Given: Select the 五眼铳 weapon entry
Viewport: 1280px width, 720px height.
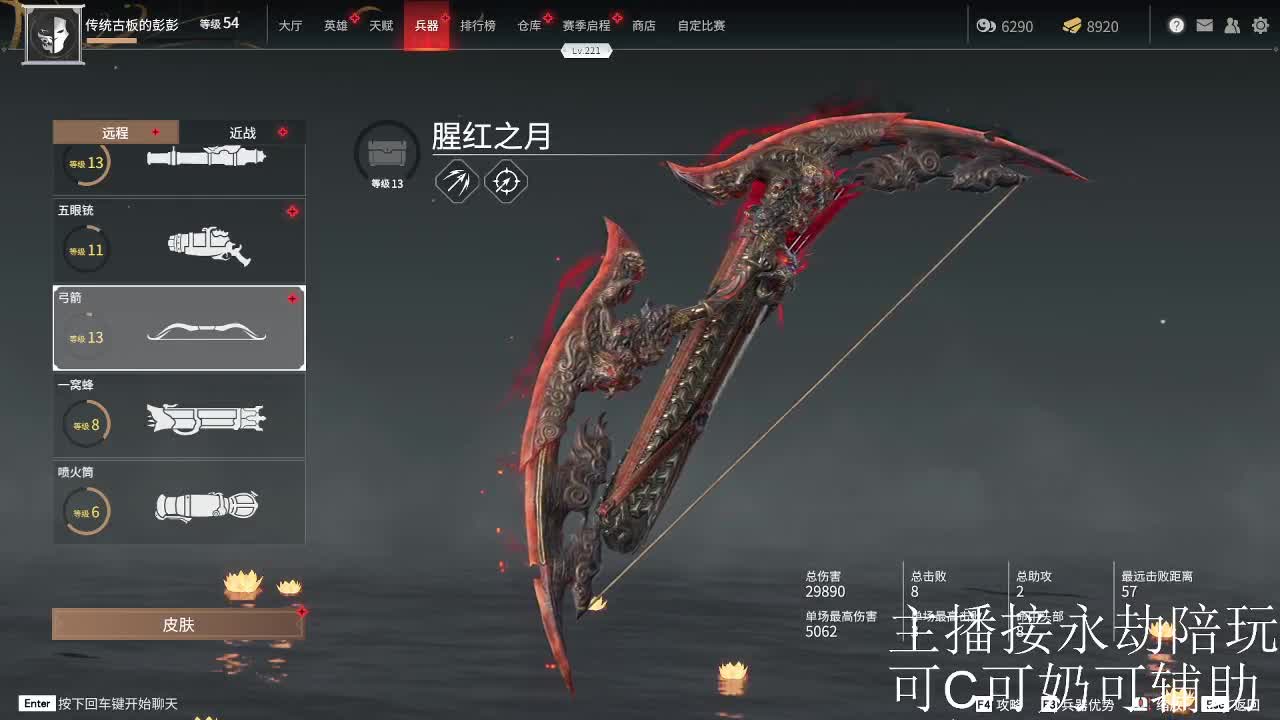Looking at the screenshot, I should point(179,240).
